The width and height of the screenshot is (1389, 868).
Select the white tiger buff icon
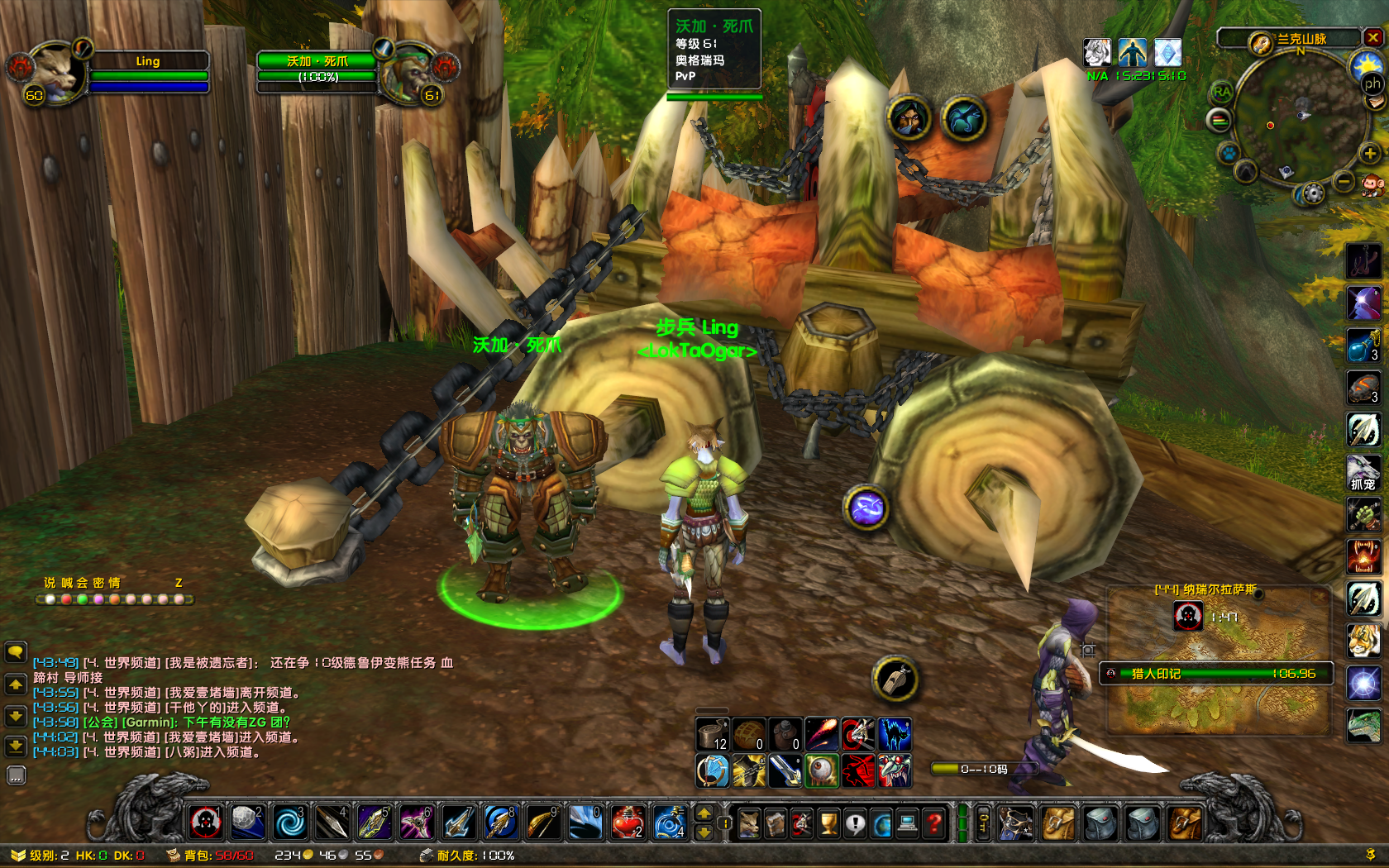point(1097,53)
